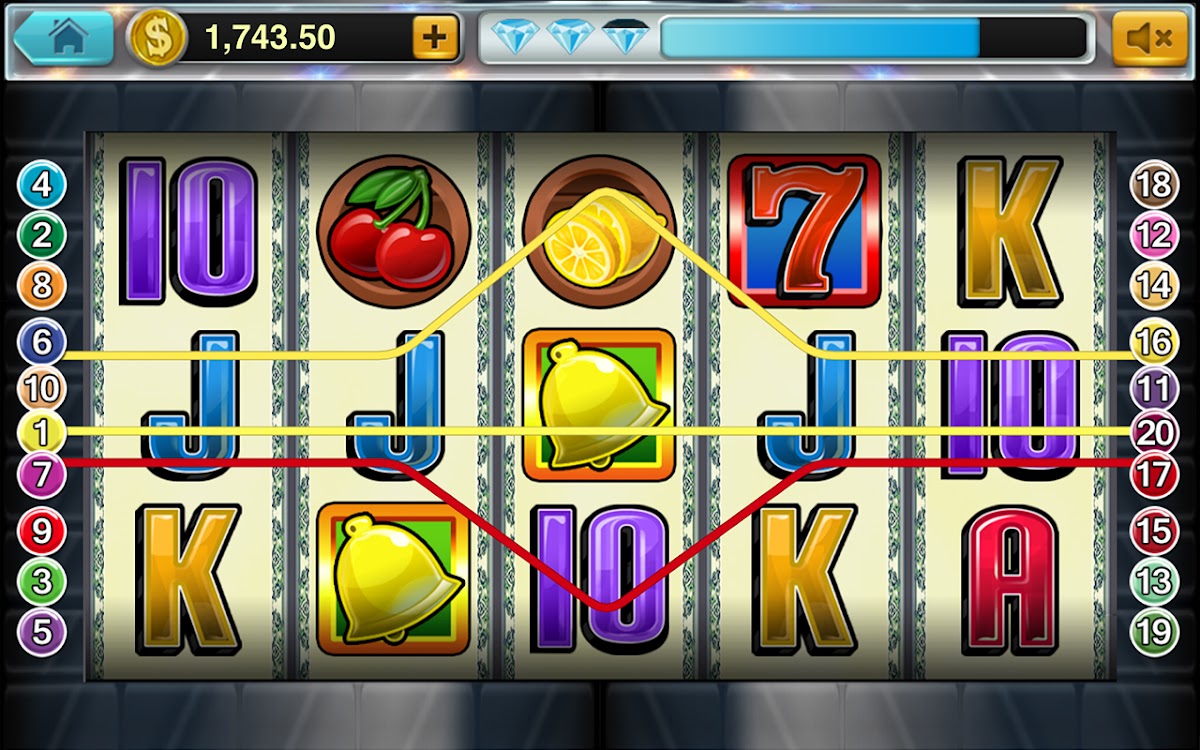
Task: Highlight payline 6 marker
Action: 42,342
